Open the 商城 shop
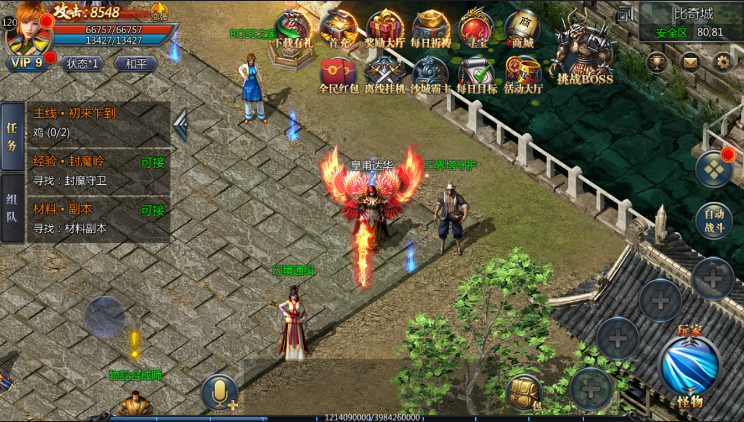 [522, 29]
